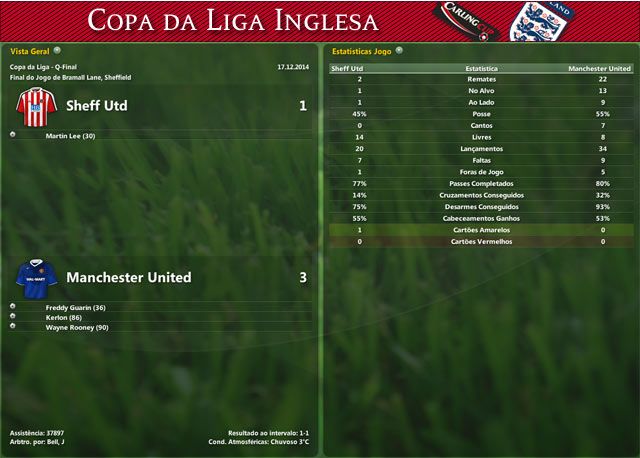View referee Bell, J profile
The height and width of the screenshot is (458, 640).
click(55, 442)
